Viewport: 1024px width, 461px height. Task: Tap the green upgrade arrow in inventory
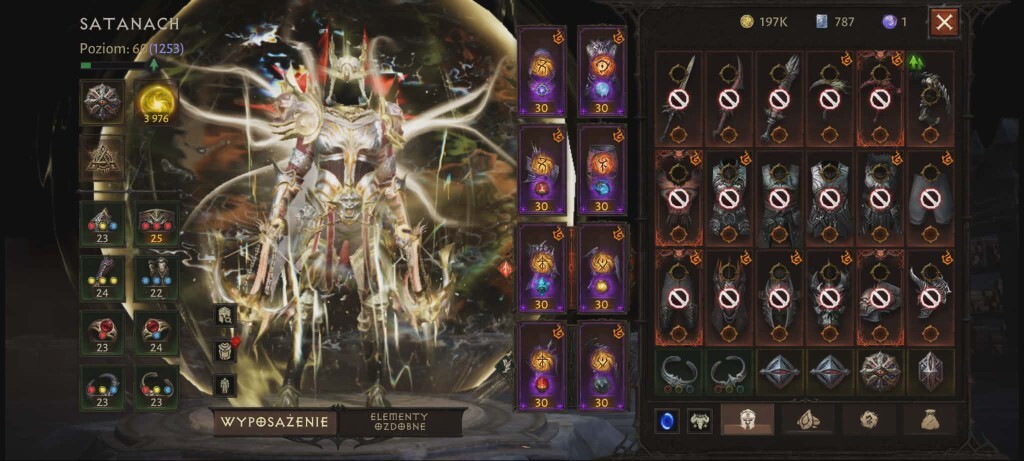click(x=916, y=62)
